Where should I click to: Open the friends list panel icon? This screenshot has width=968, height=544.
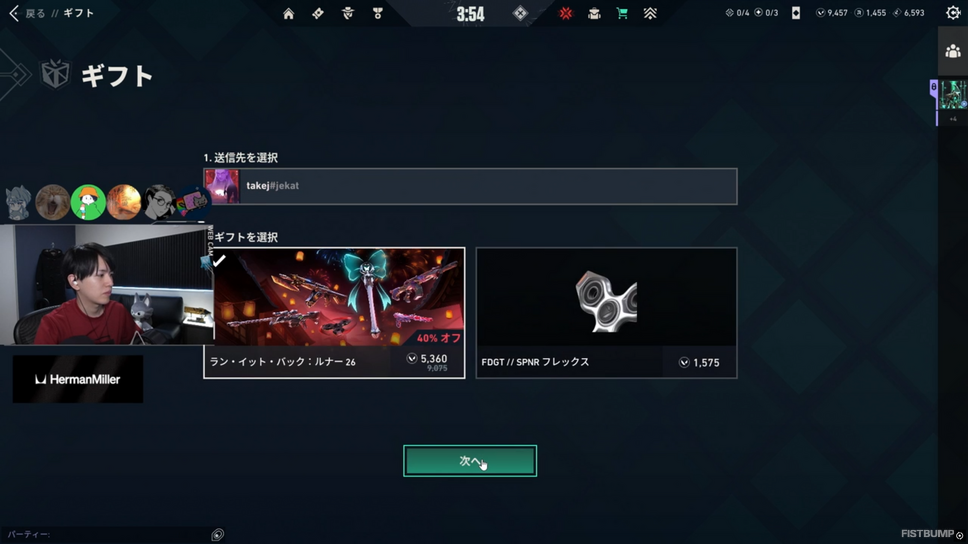[x=953, y=51]
